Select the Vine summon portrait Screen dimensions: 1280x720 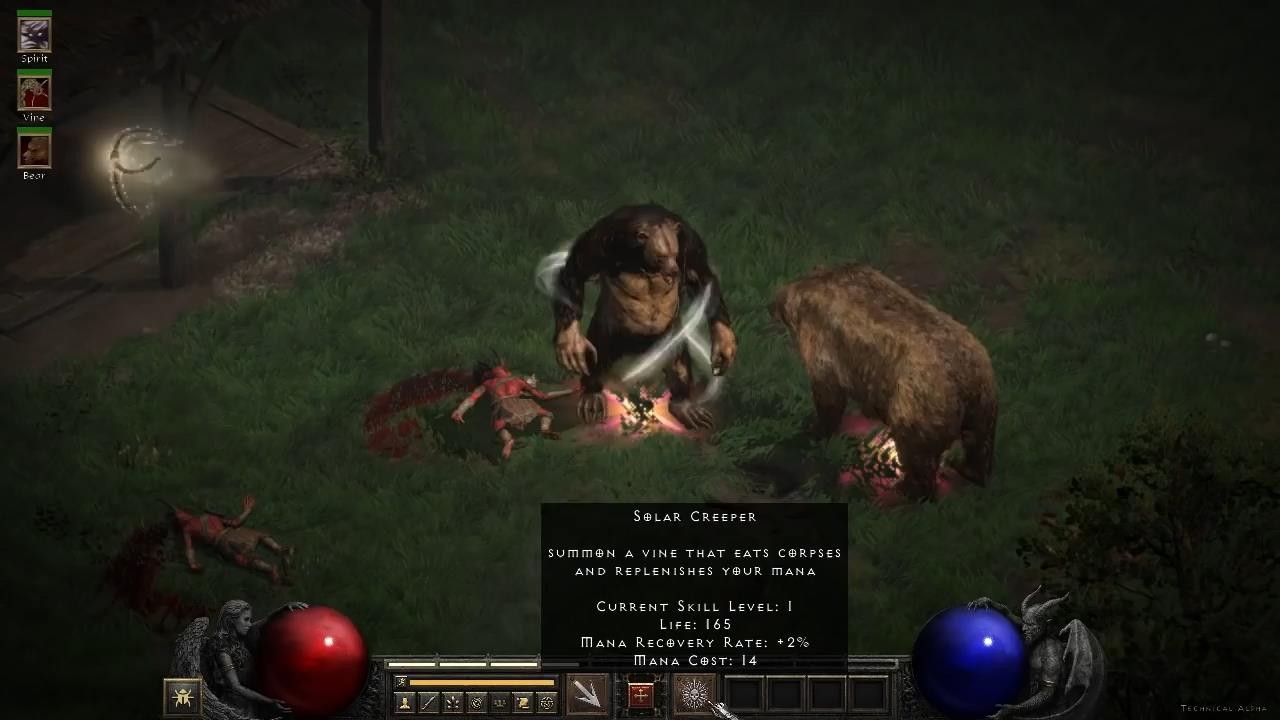click(x=34, y=94)
